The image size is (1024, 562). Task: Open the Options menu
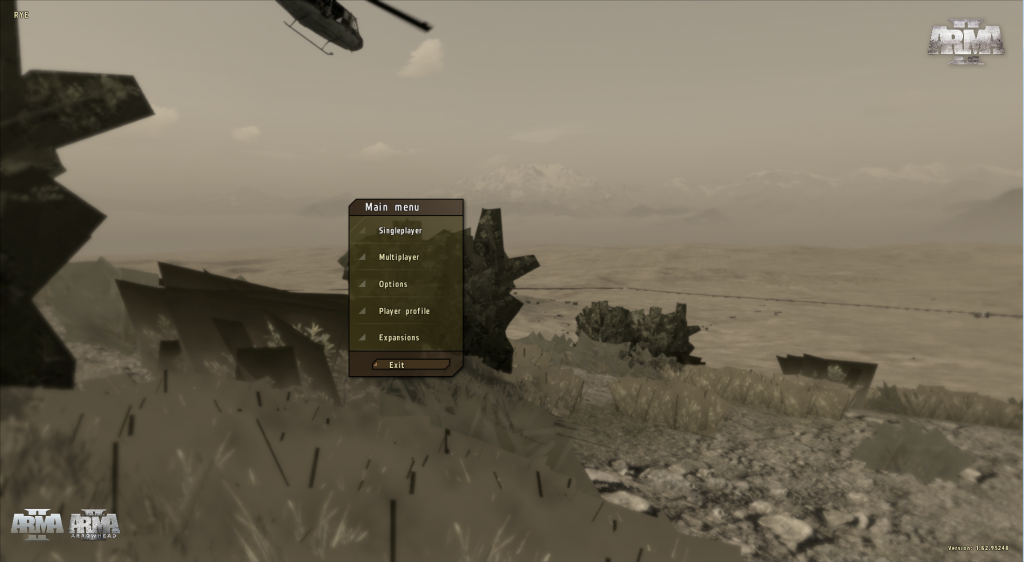[393, 285]
